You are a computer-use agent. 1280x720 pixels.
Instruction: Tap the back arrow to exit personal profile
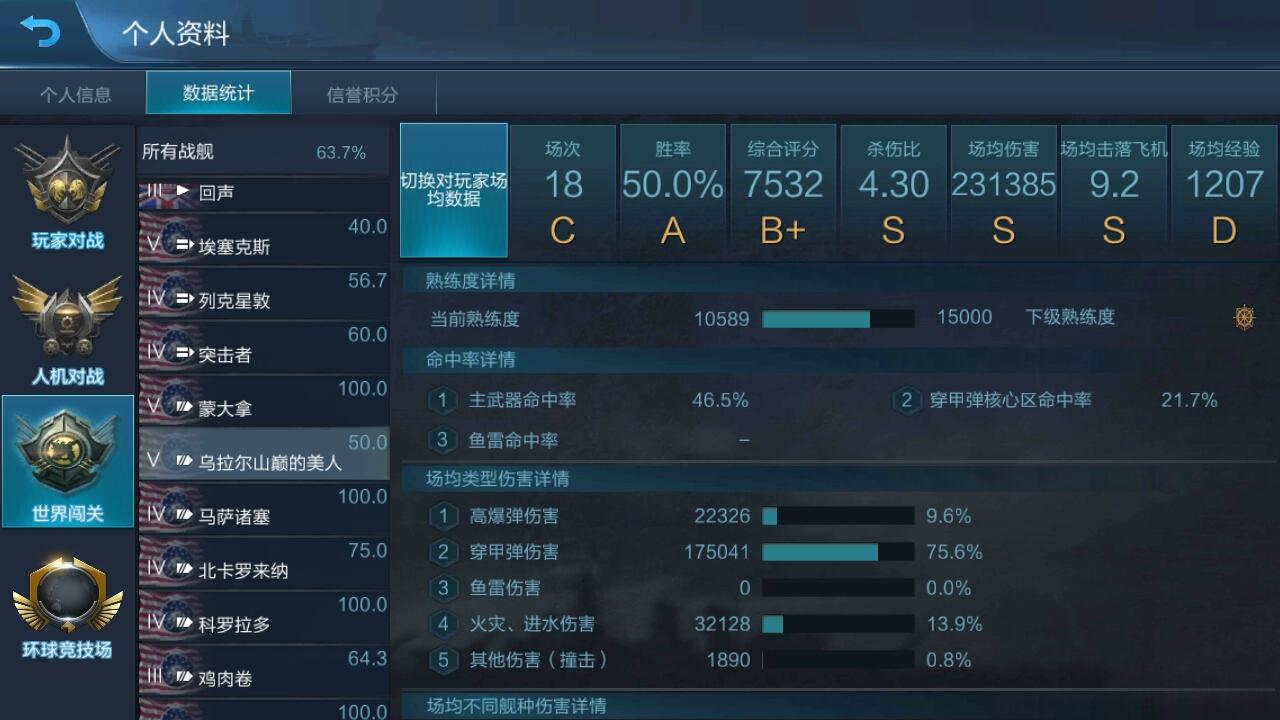click(x=41, y=31)
